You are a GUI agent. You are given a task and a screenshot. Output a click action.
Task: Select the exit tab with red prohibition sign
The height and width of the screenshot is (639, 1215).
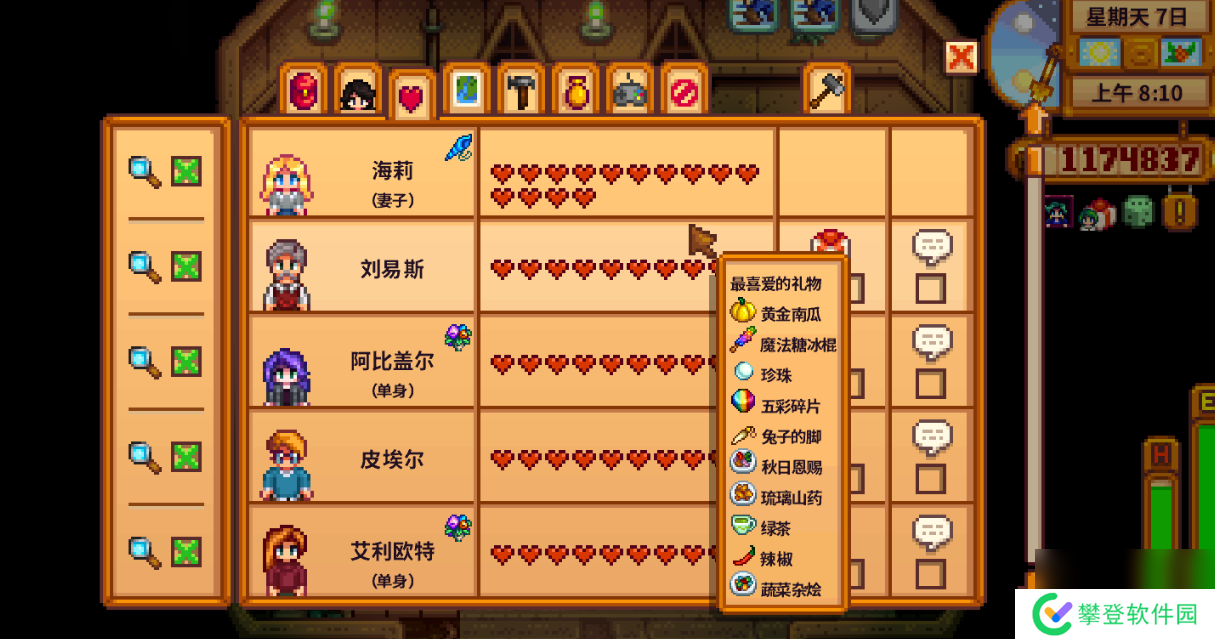(x=684, y=93)
